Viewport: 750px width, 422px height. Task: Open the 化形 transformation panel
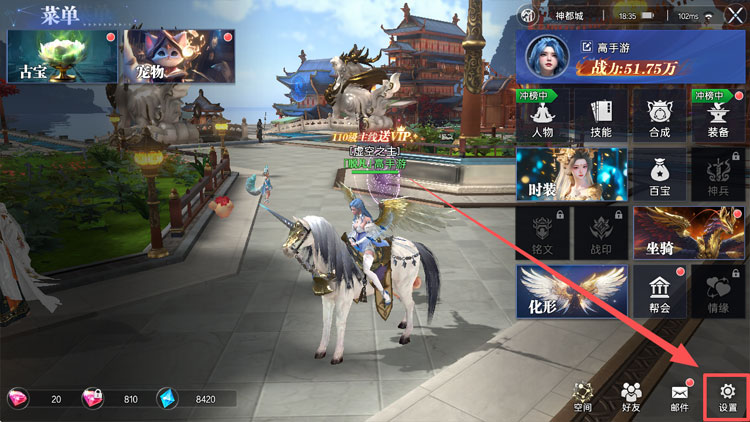pyautogui.click(x=571, y=290)
